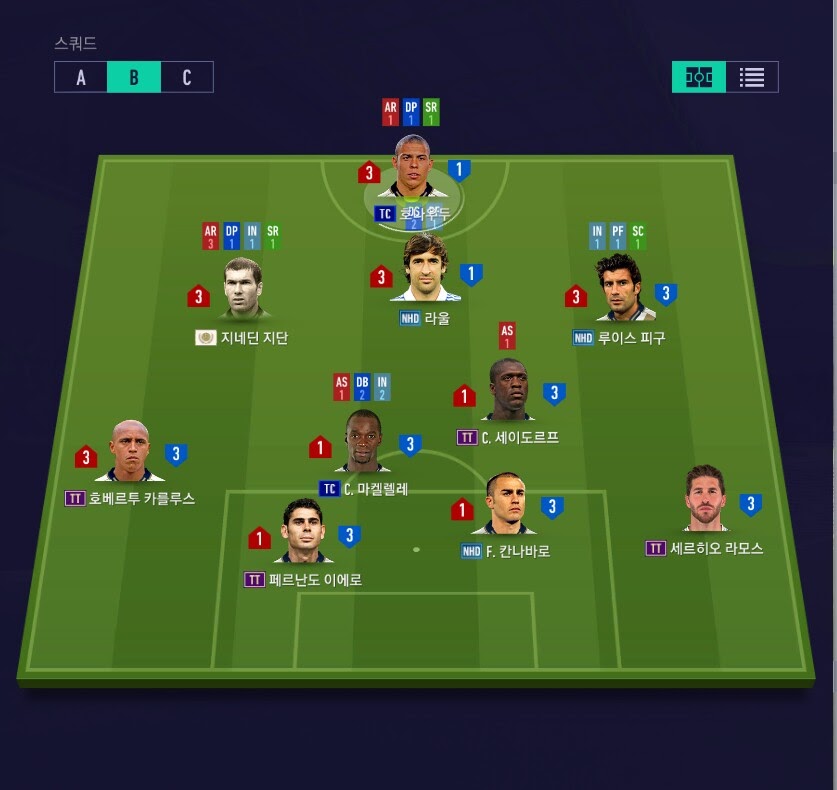Image resolution: width=837 pixels, height=790 pixels.
Task: Choose the 세르히오 라모스 player card
Action: click(706, 500)
